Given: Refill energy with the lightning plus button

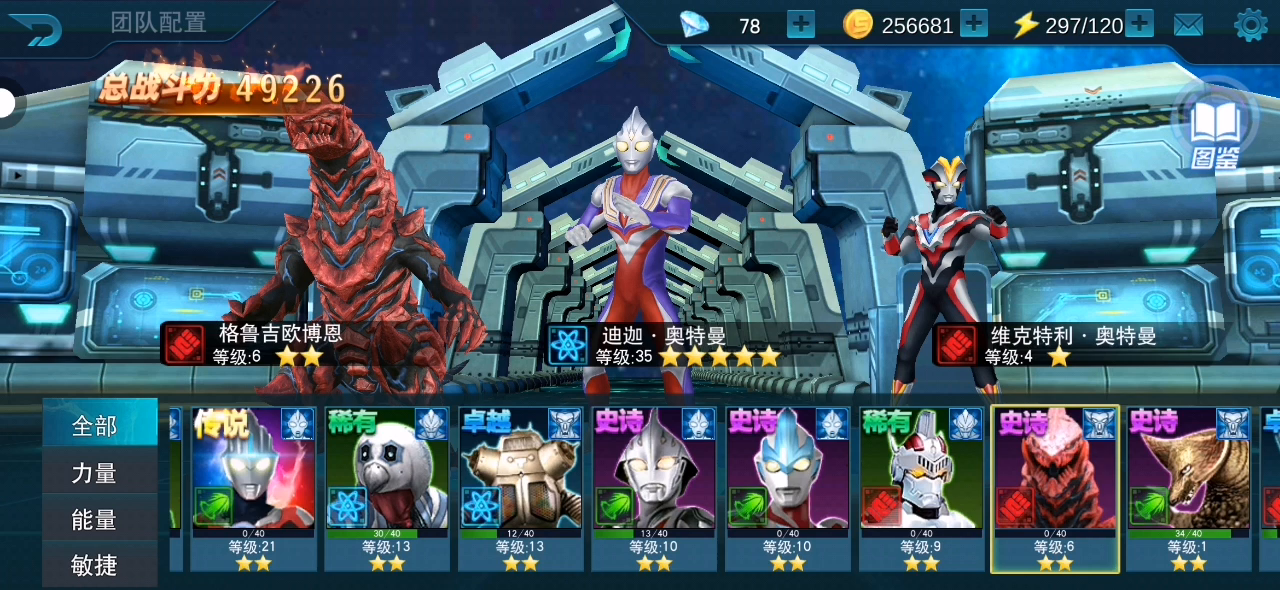Looking at the screenshot, I should [x=1139, y=24].
